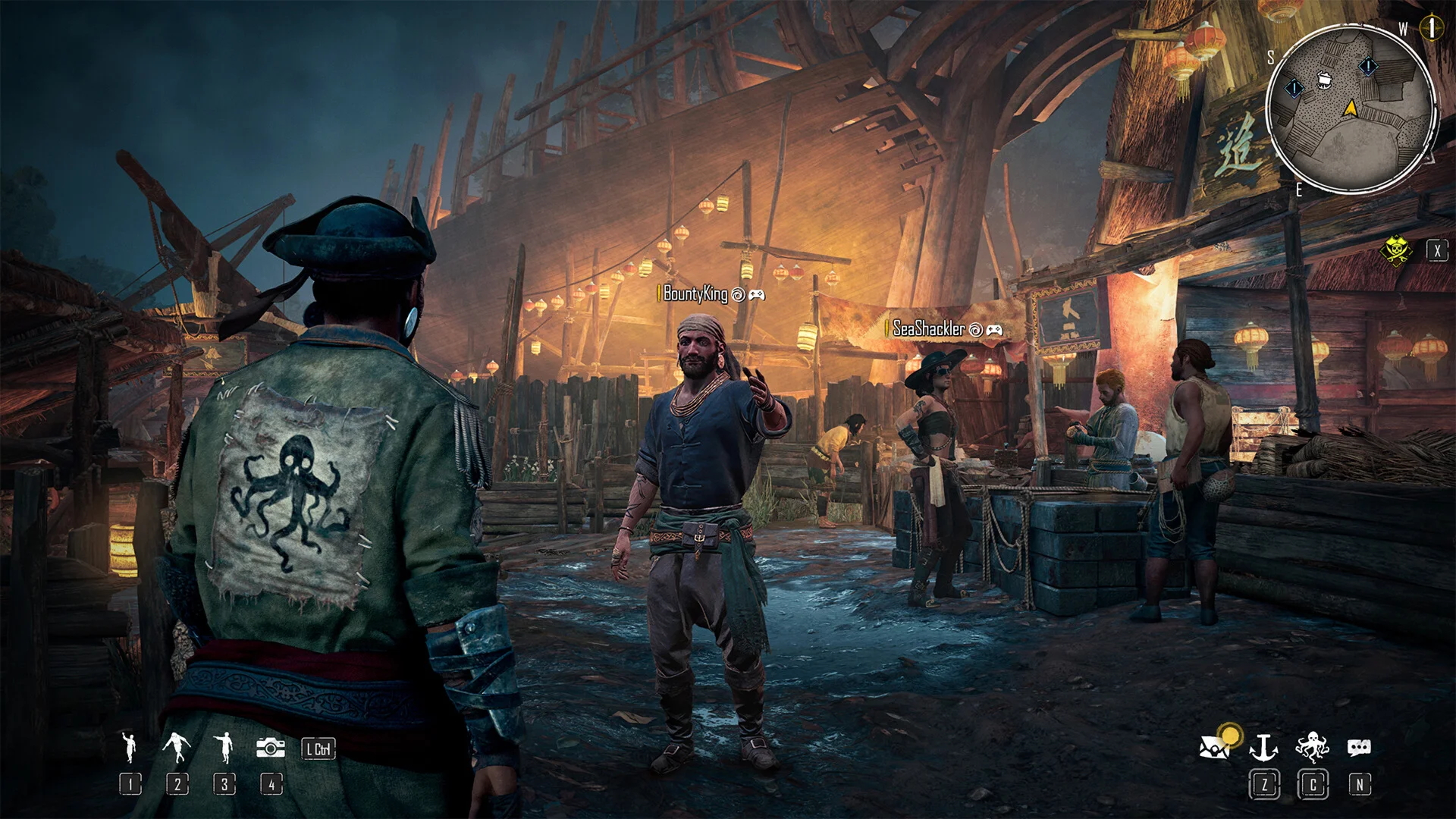Select the gold compass badge numbered 1
This screenshot has height=819, width=1456.
1430,28
